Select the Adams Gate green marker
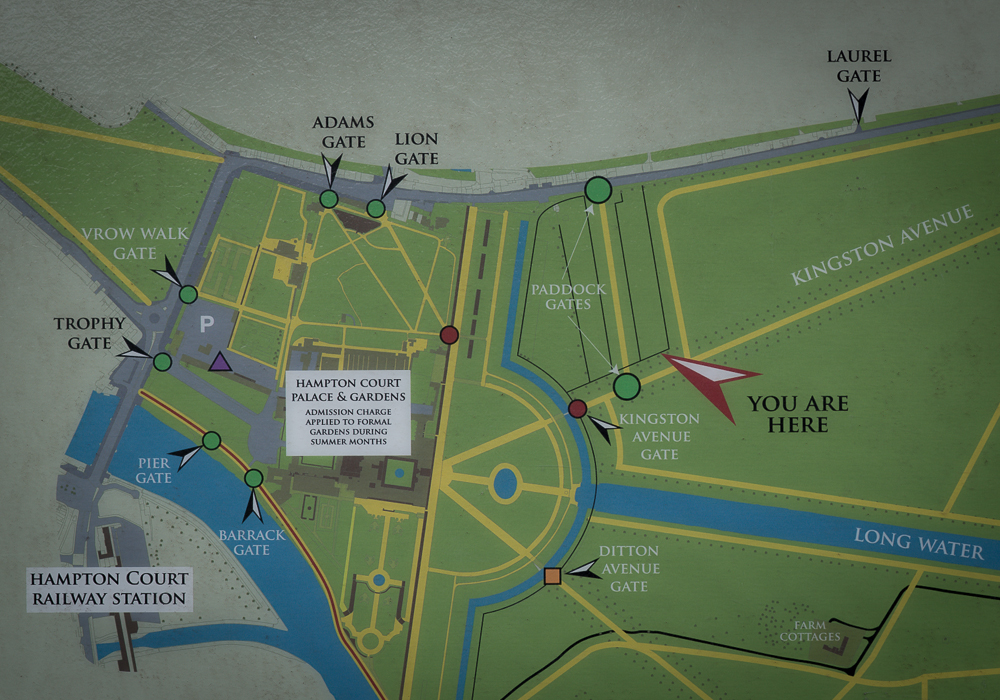The height and width of the screenshot is (700, 1000). [328, 199]
